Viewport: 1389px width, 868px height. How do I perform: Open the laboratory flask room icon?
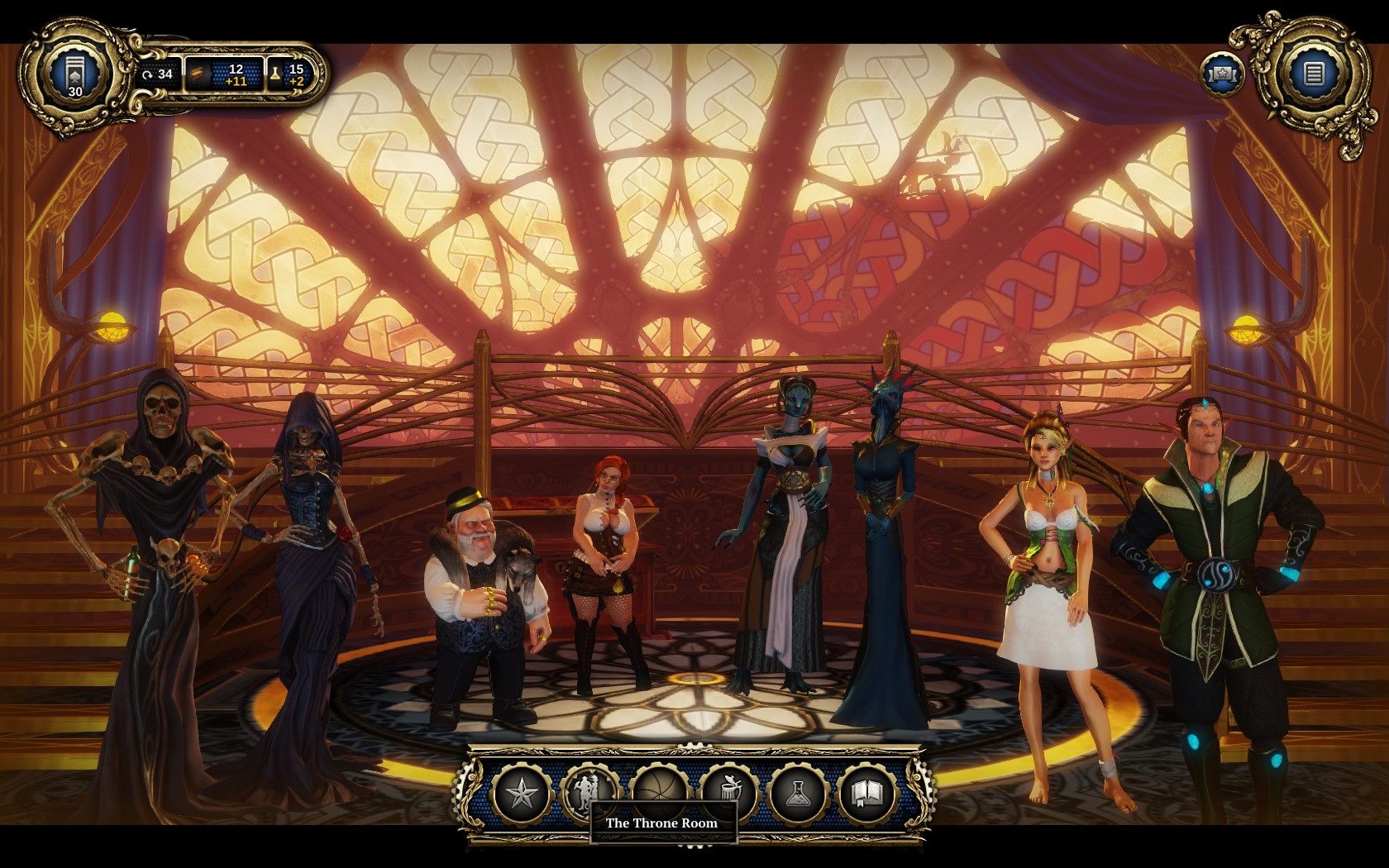click(x=797, y=794)
